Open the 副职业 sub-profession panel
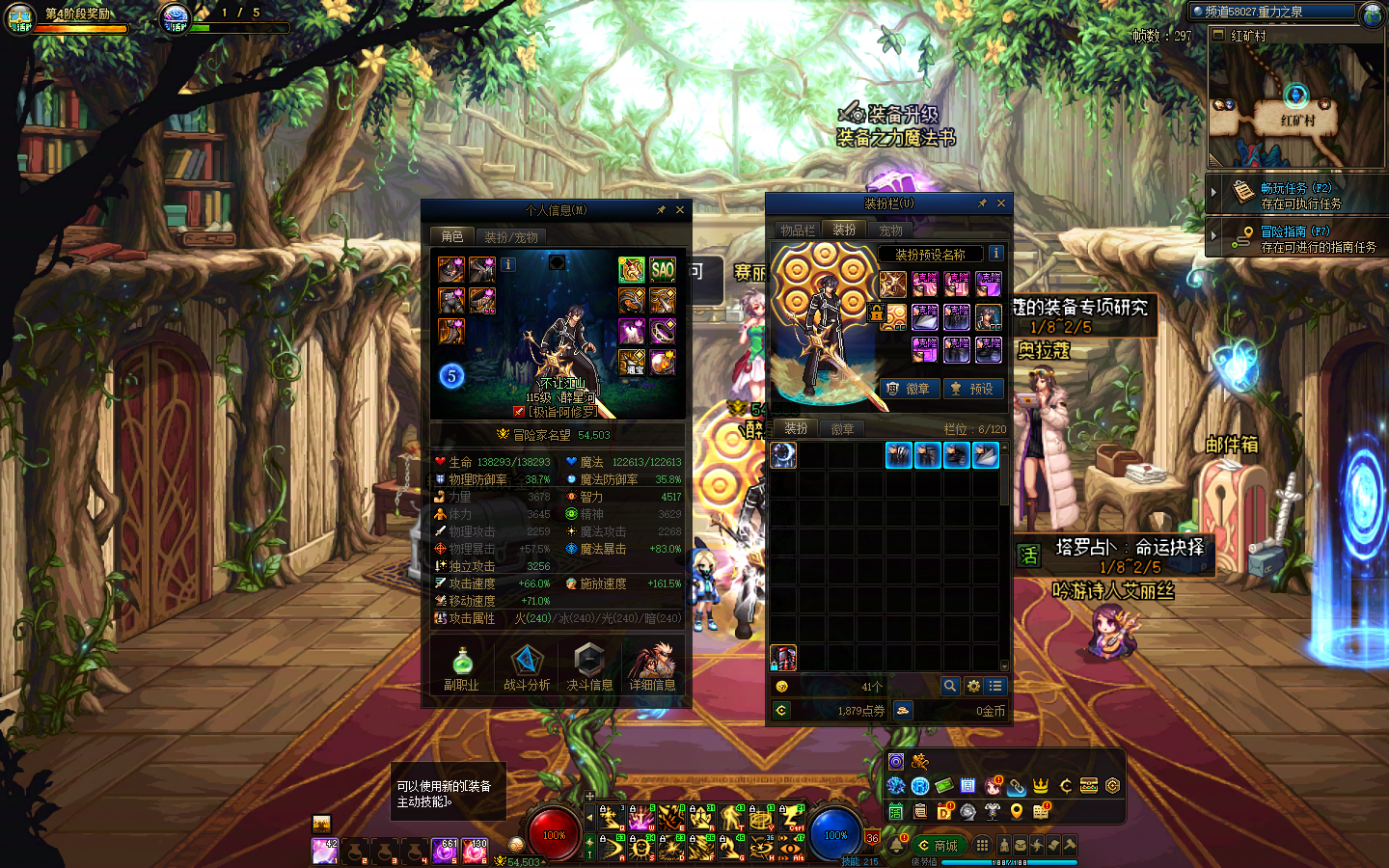Image resolution: width=1389 pixels, height=868 pixels. pyautogui.click(x=461, y=668)
